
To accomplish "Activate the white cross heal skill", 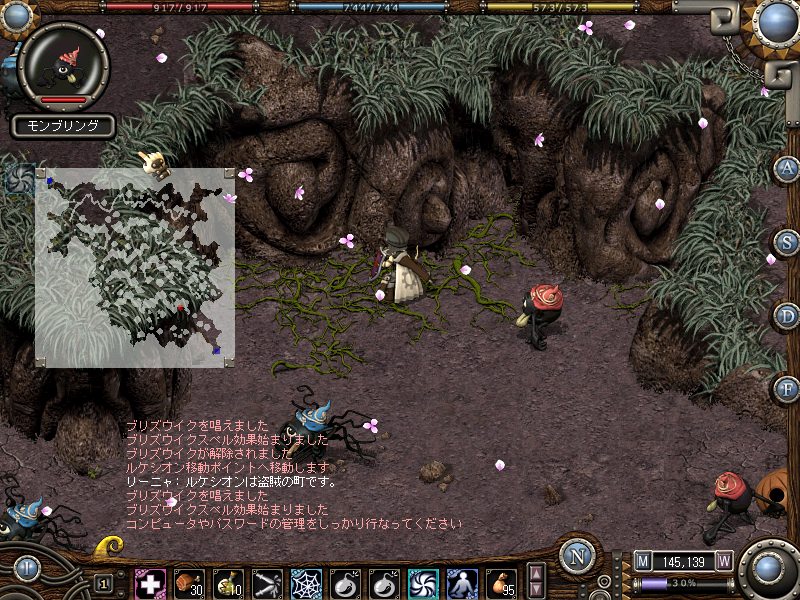I will [150, 583].
